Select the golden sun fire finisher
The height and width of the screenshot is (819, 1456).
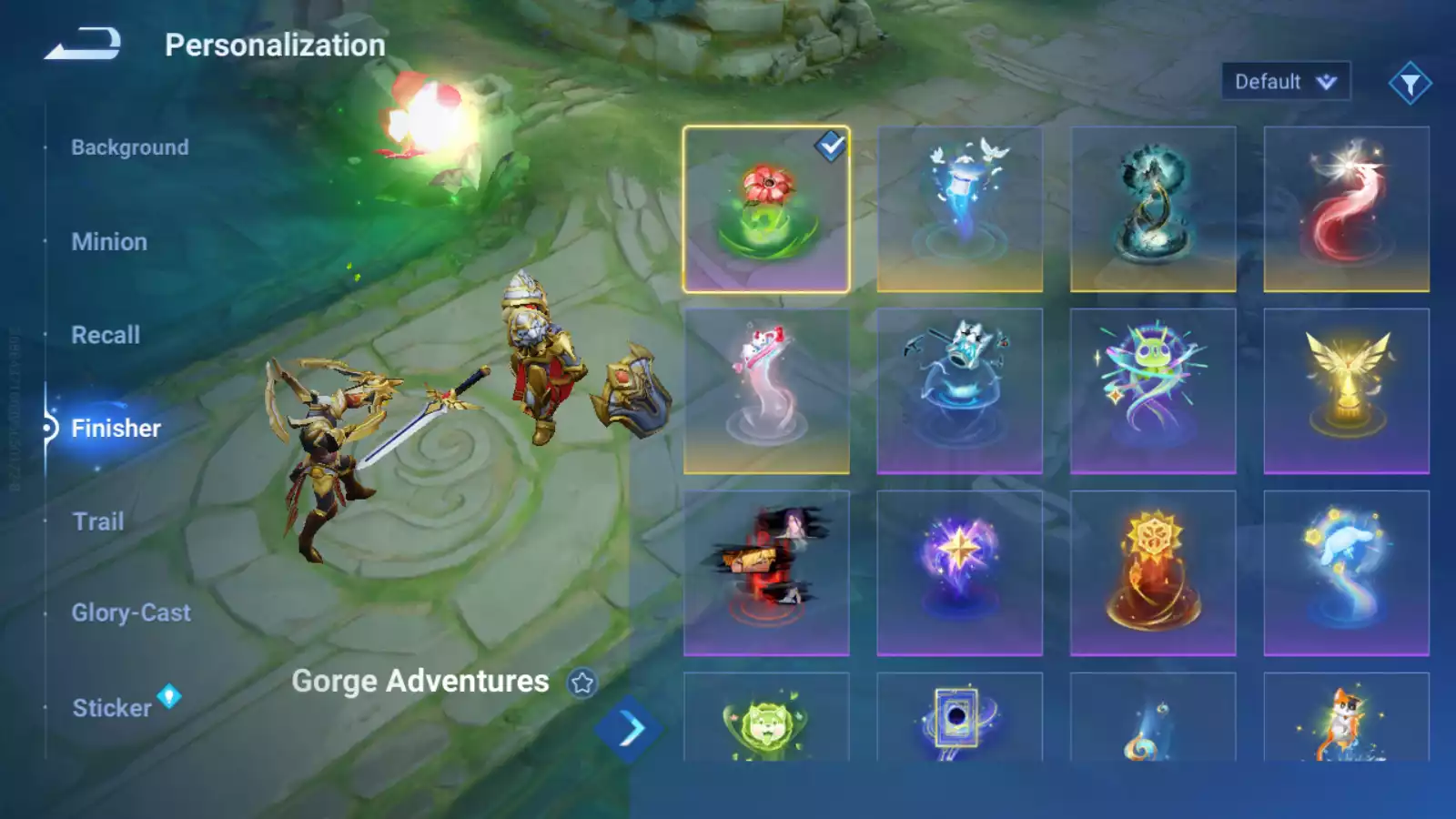(x=1152, y=573)
